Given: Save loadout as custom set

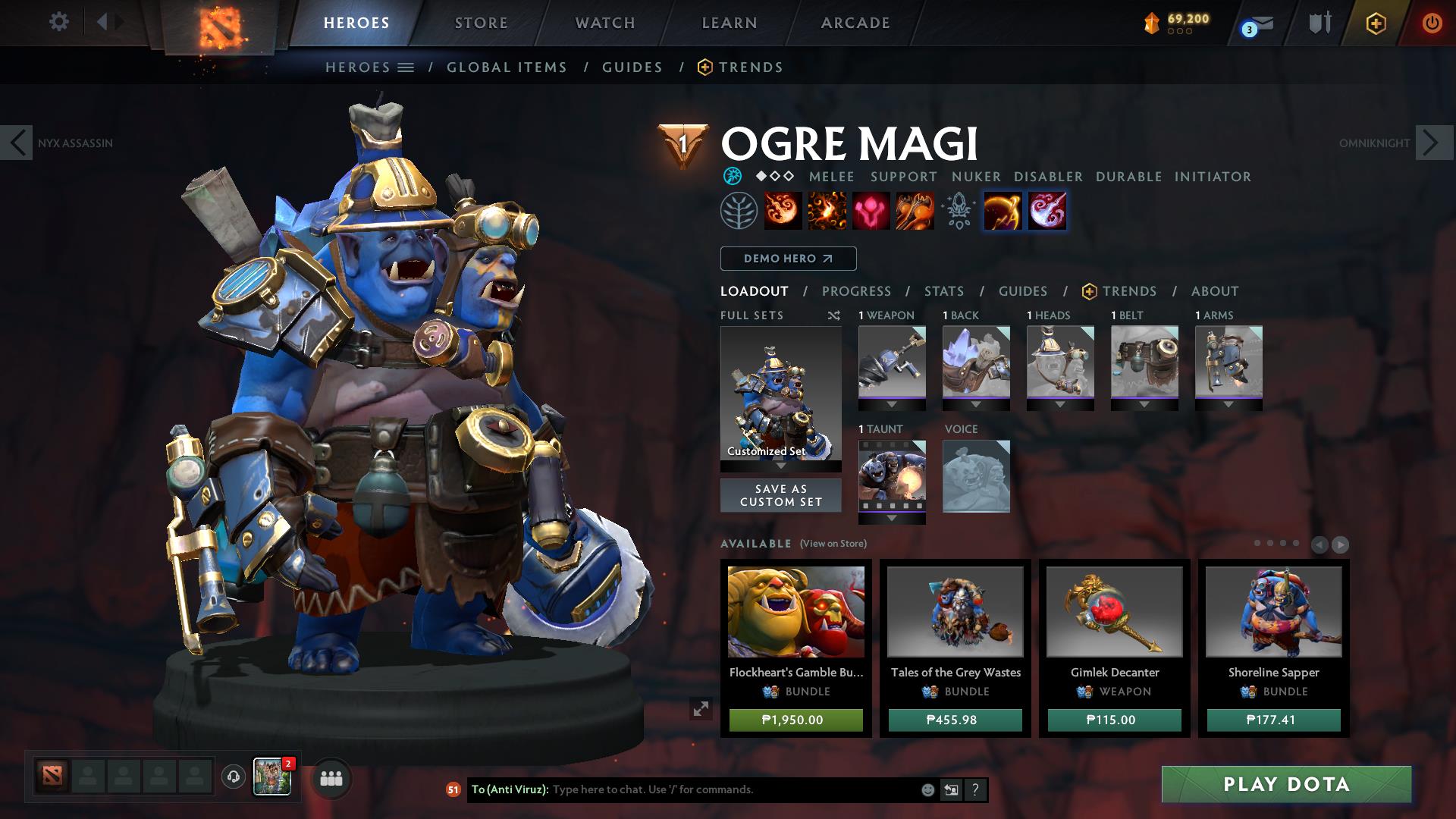Looking at the screenshot, I should click(780, 495).
